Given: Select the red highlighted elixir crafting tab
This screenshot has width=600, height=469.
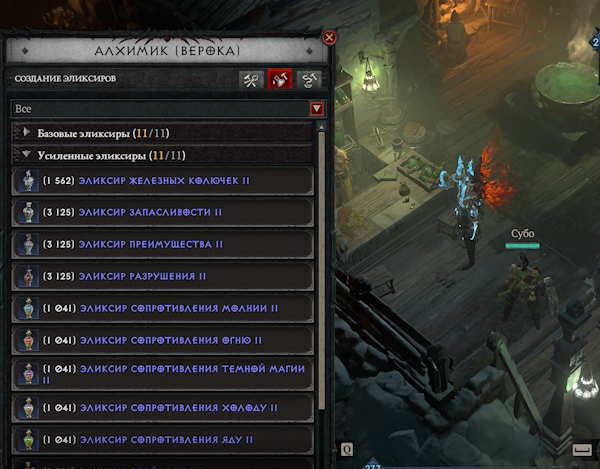Looking at the screenshot, I should tap(280, 79).
